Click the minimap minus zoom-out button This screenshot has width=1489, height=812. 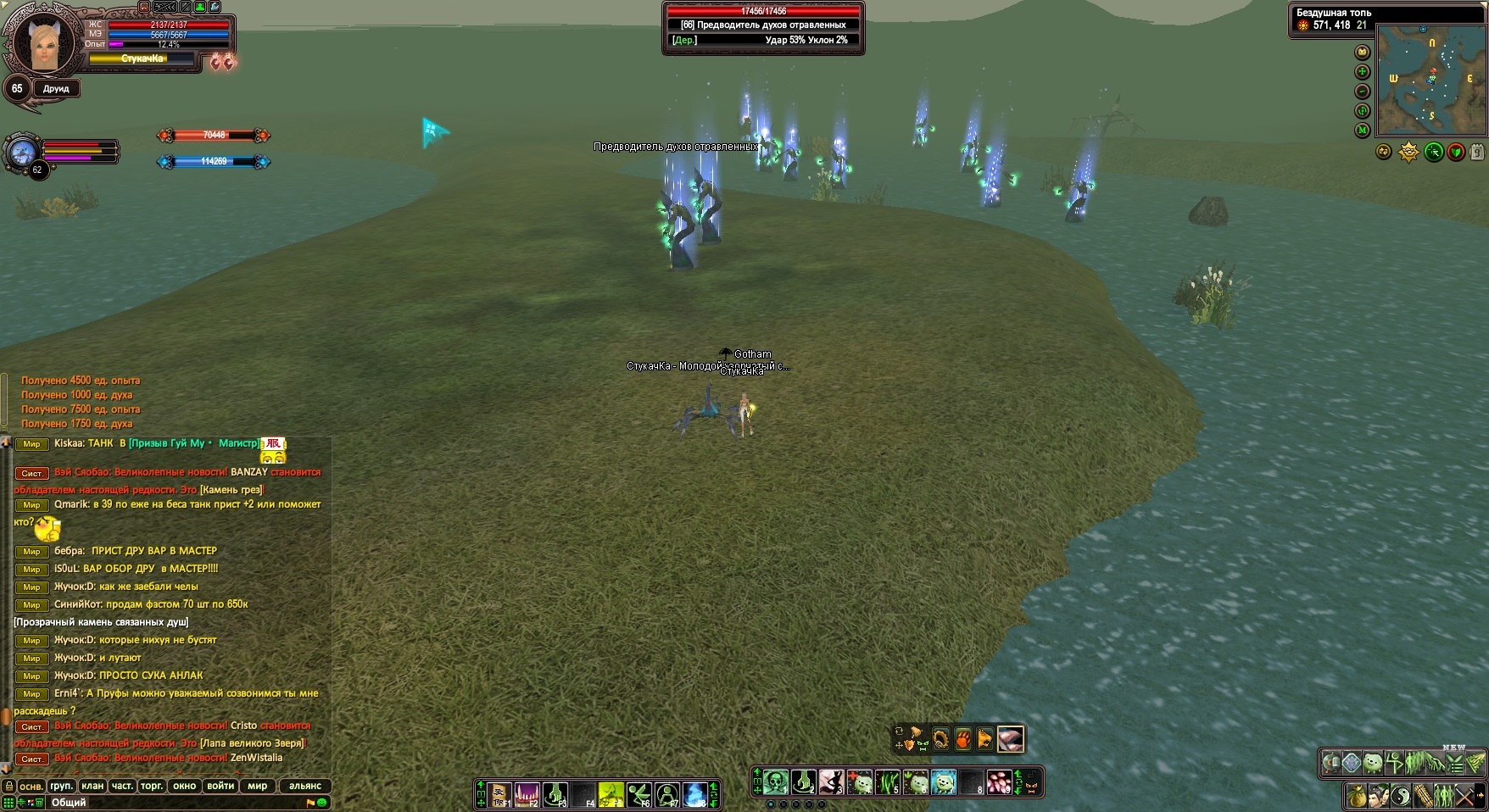[1363, 92]
